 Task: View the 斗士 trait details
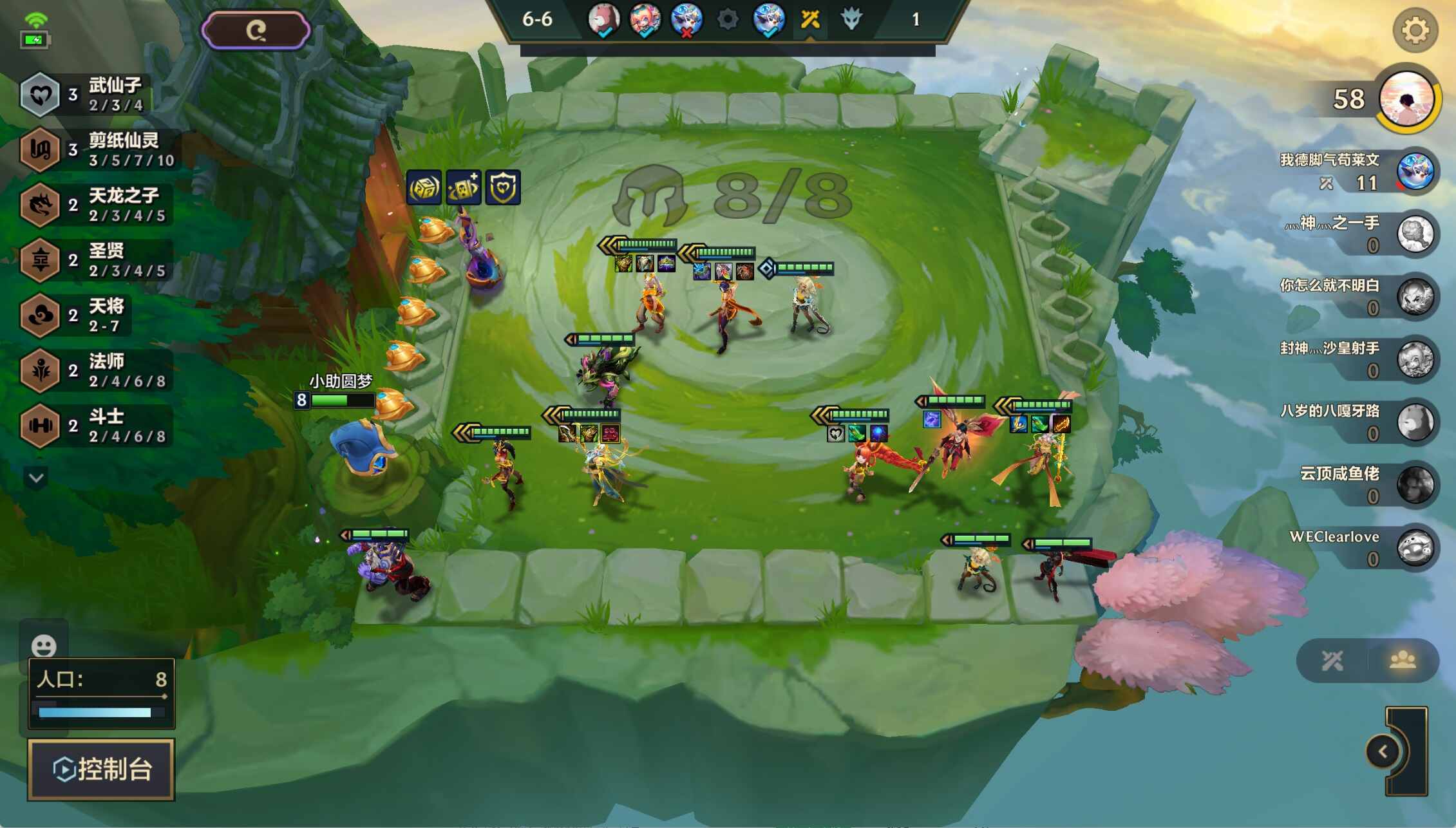coord(97,426)
